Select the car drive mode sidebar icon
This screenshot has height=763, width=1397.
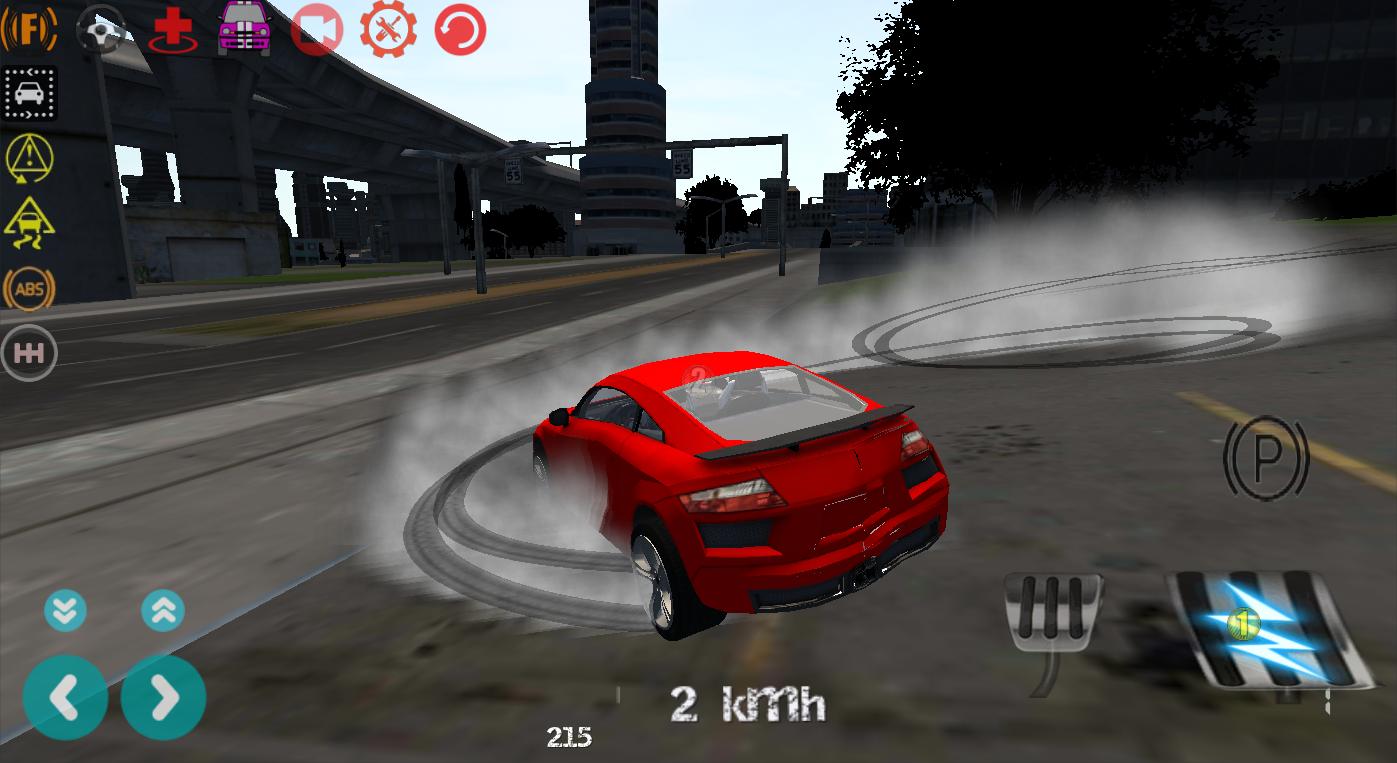click(x=29, y=93)
